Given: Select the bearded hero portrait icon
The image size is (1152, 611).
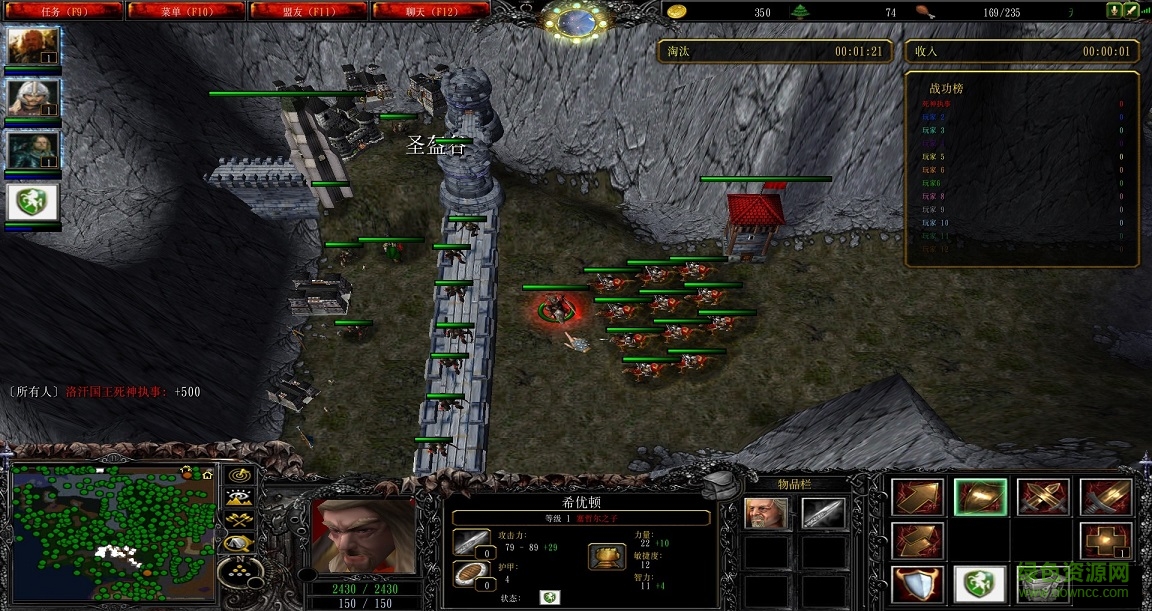Looking at the screenshot, I should click(33, 45).
